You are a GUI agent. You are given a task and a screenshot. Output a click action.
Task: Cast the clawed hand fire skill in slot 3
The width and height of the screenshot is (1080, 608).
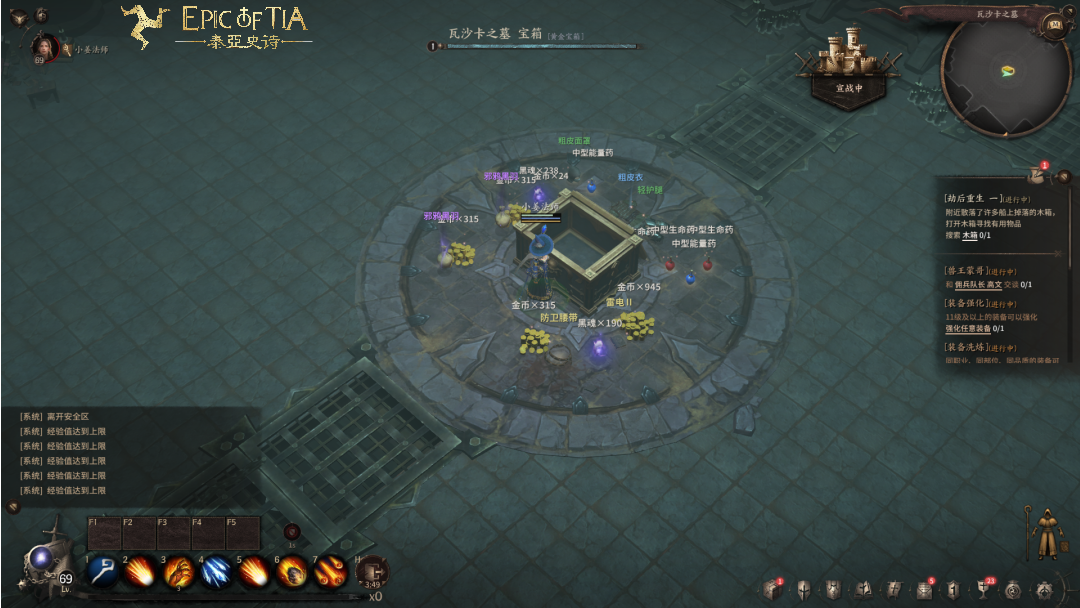177,571
